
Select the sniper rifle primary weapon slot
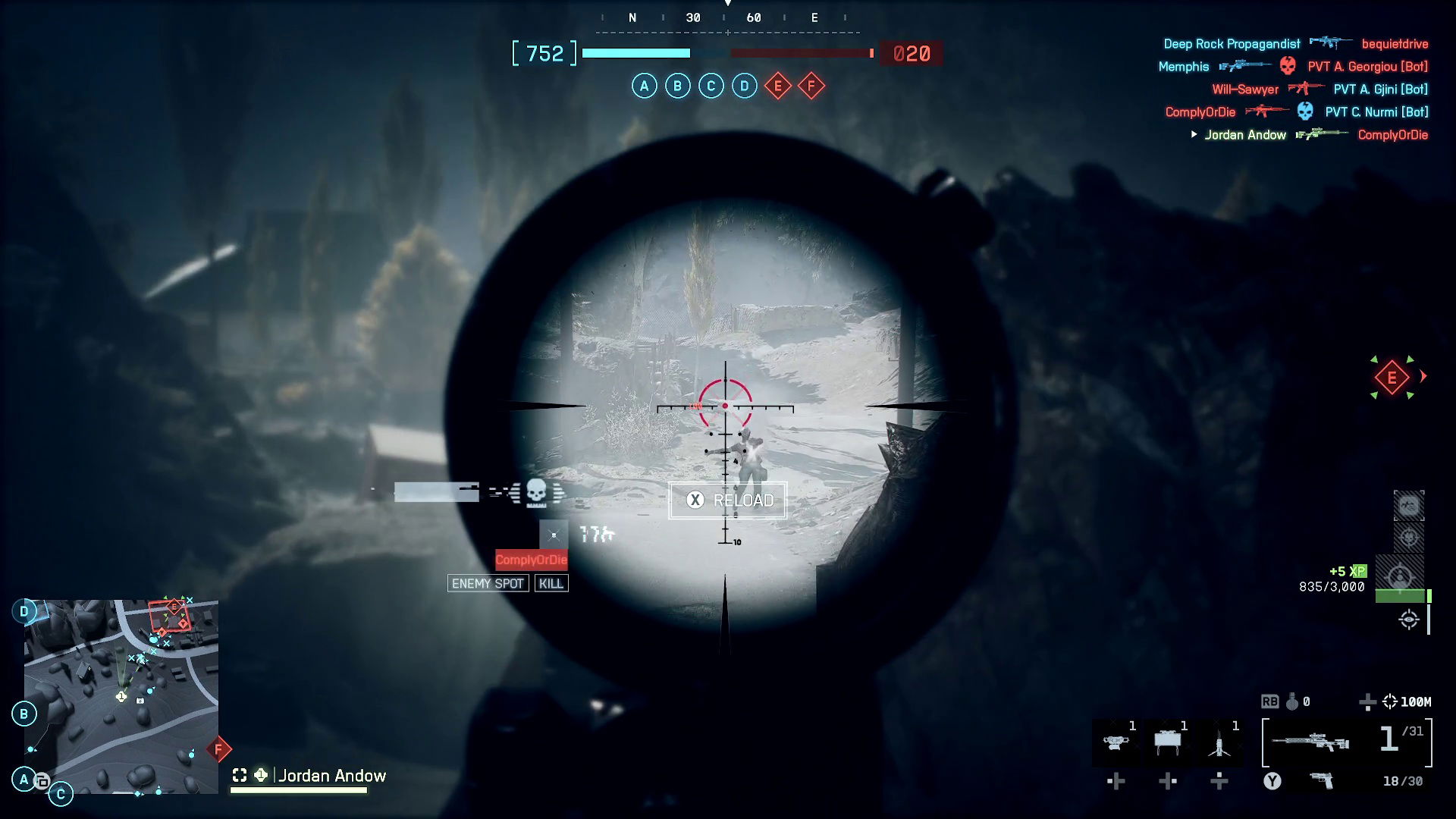[x=1310, y=742]
